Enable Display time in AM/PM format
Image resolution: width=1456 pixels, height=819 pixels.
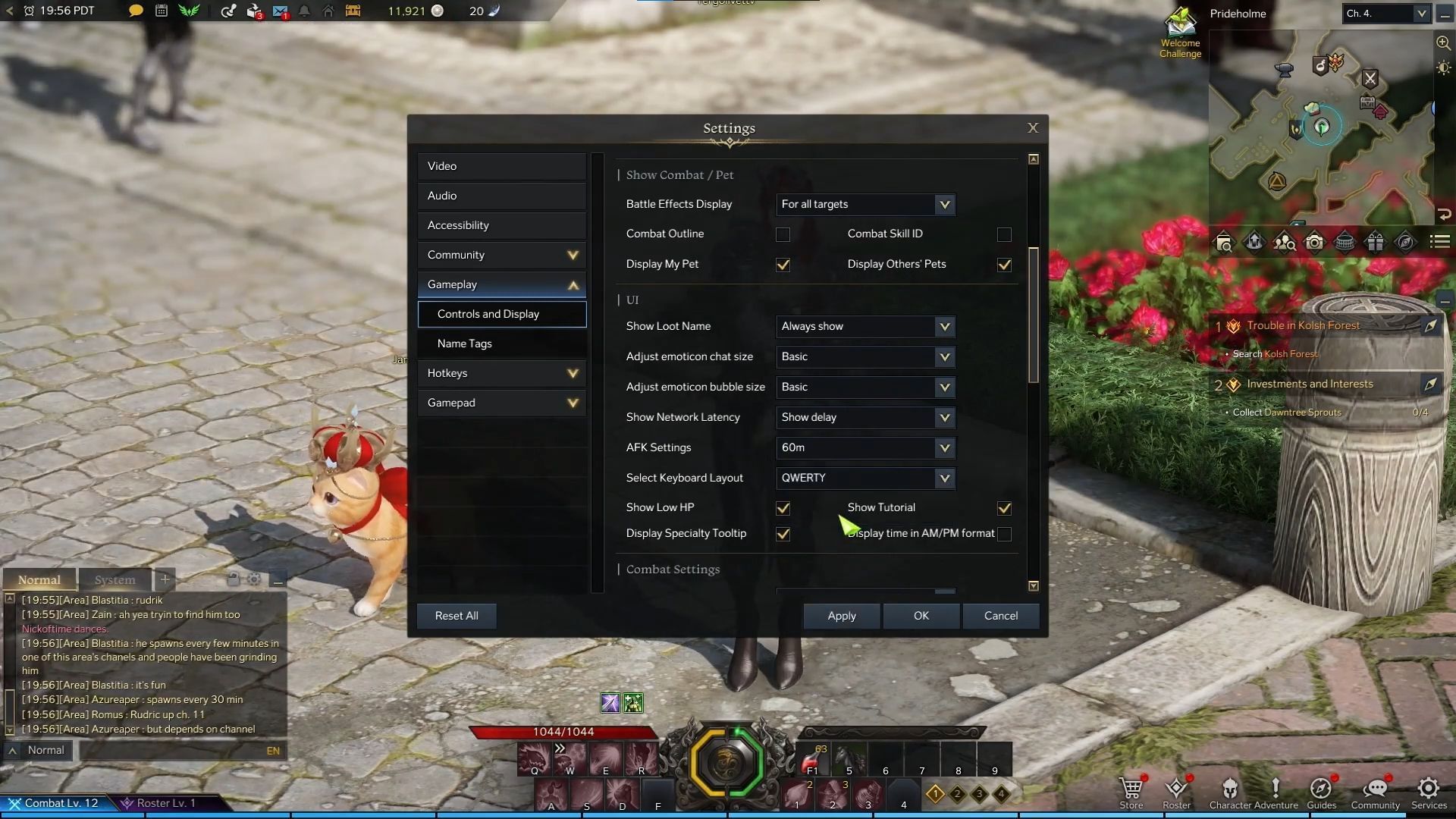click(1004, 534)
